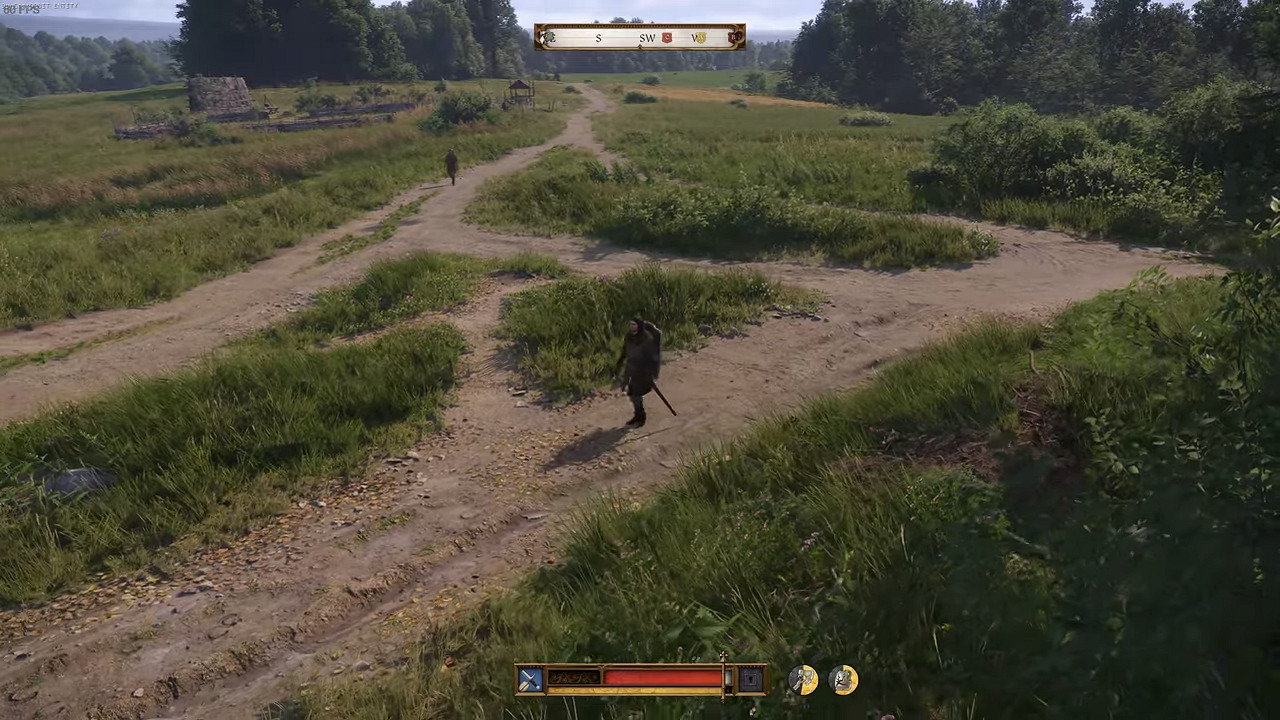Select the keyhole icon right of the health bar
The width and height of the screenshot is (1280, 720).
click(x=750, y=680)
